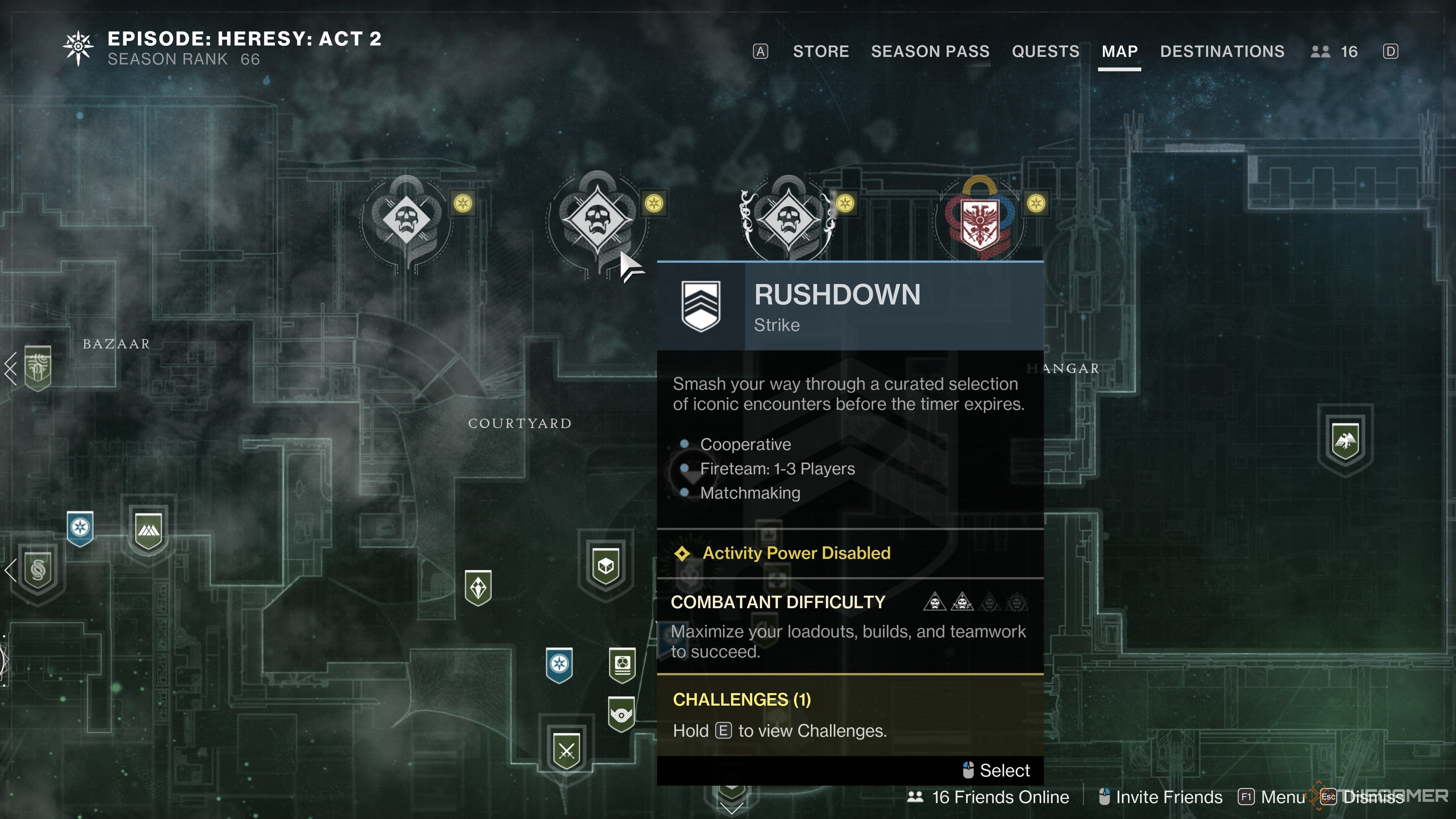Select the Bazaar vendor marker
This screenshot has height=819, width=1456.
point(38,367)
